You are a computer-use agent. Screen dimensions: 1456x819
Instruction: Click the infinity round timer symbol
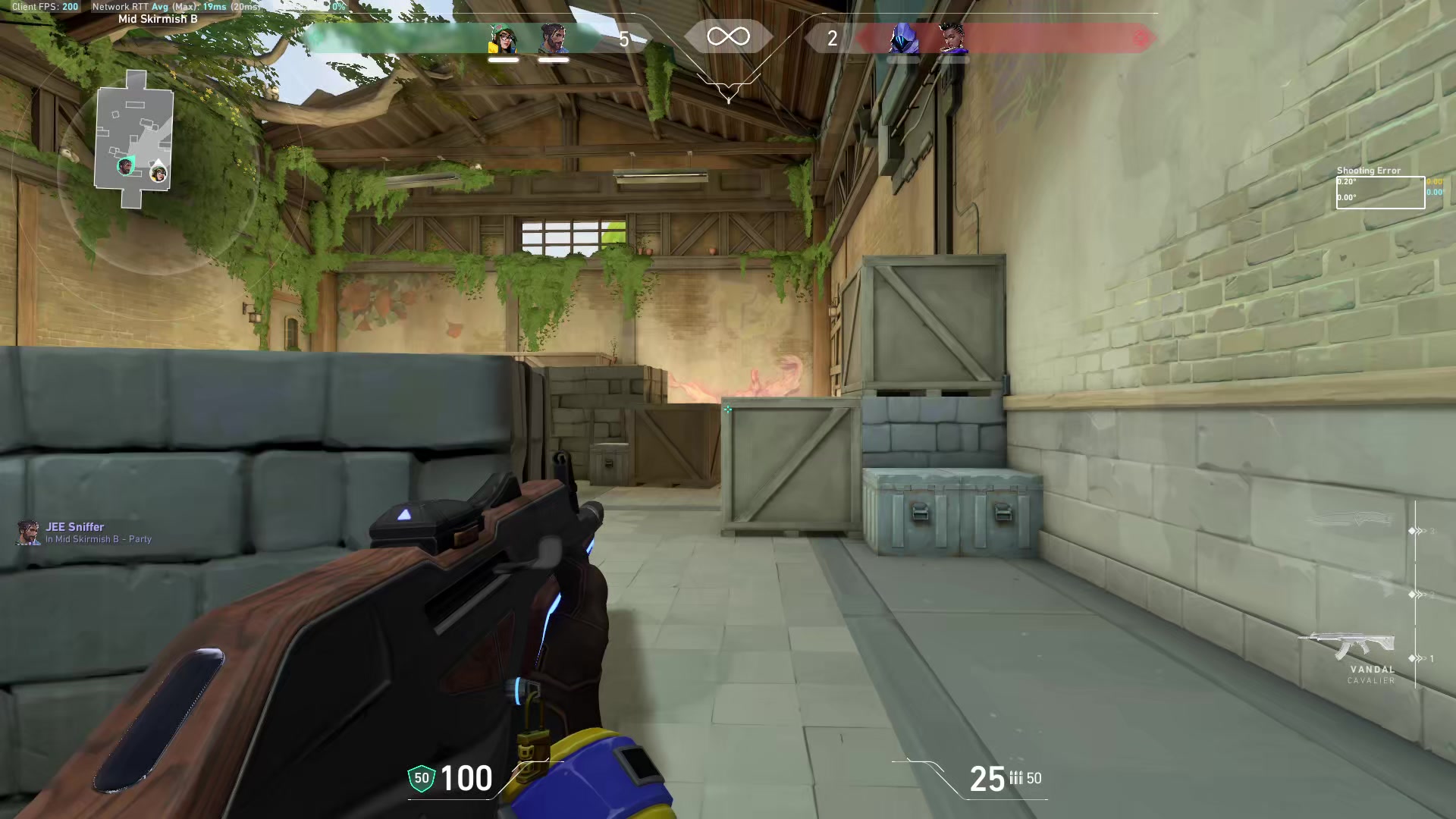click(727, 35)
